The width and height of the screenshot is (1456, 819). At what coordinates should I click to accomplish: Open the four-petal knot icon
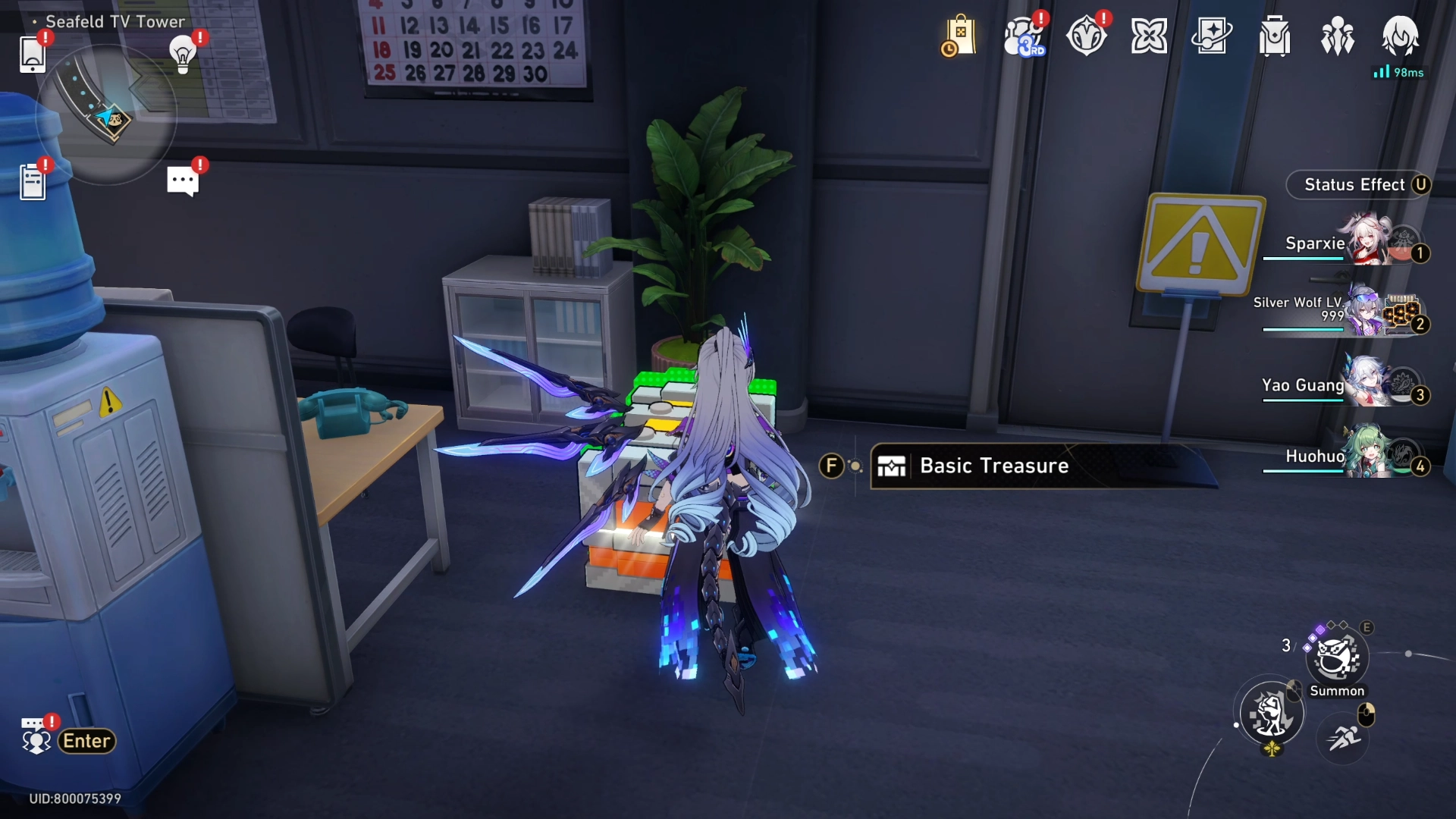coord(1149,36)
